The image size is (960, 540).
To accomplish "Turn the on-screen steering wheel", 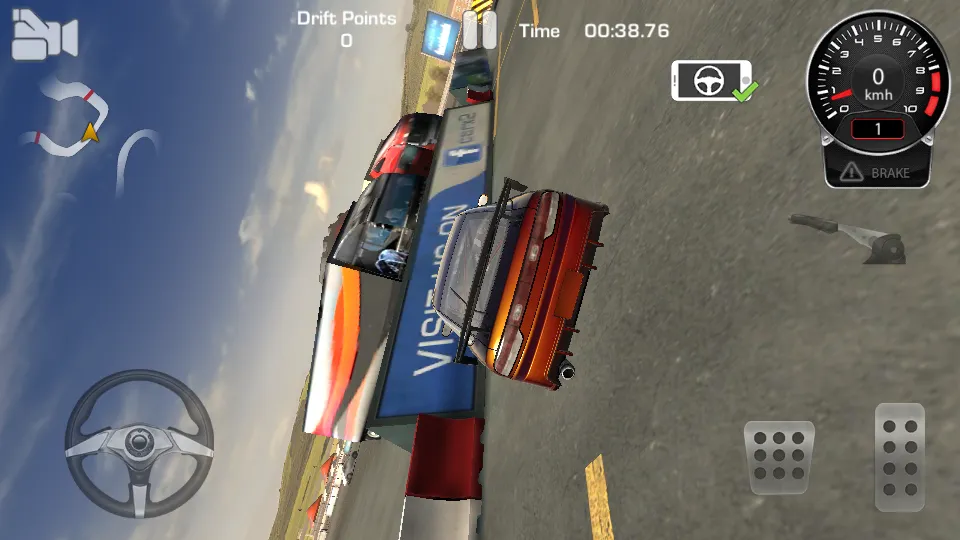I will [139, 444].
